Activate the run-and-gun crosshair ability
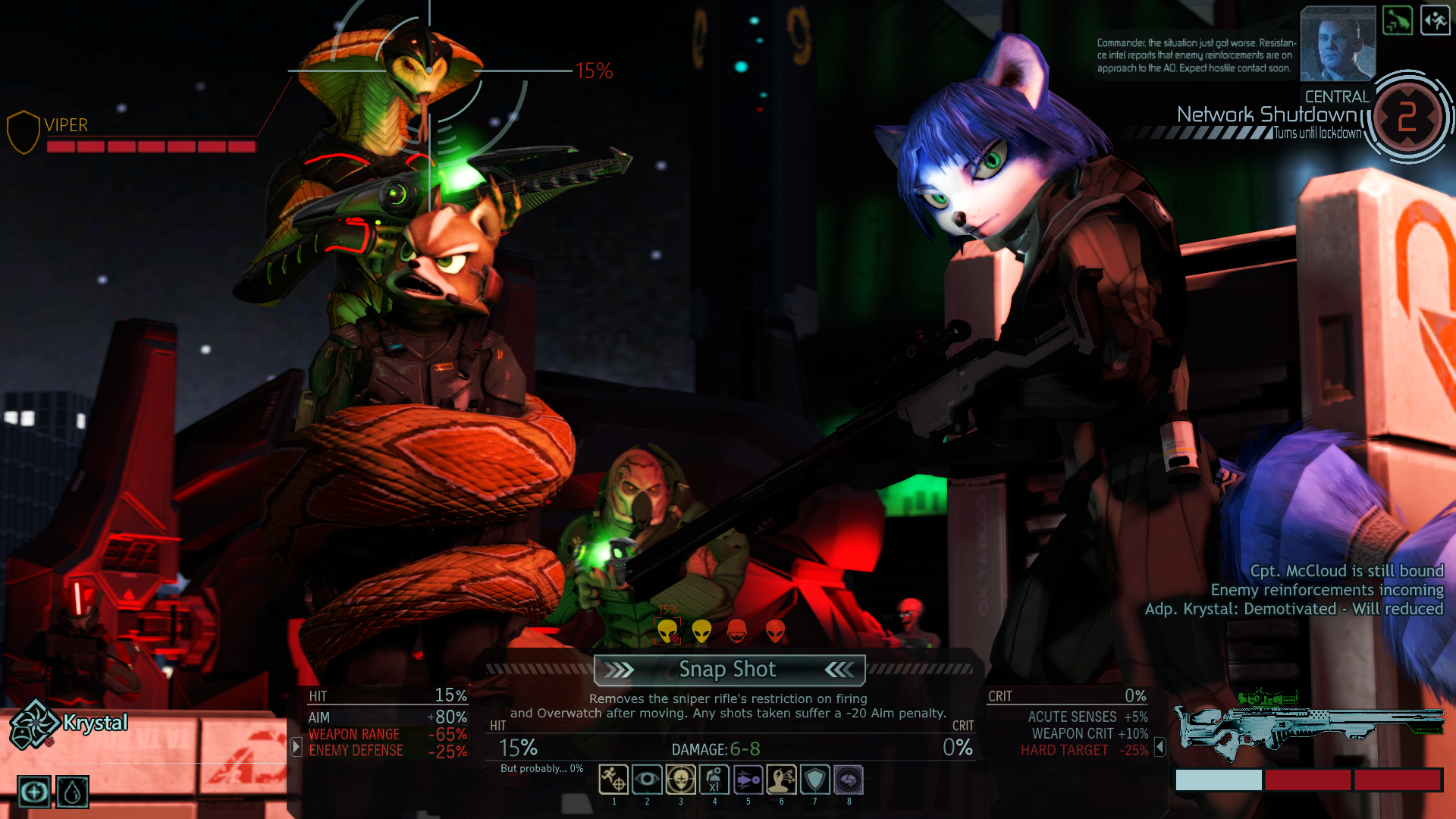Viewport: 1456px width, 819px height. click(613, 779)
